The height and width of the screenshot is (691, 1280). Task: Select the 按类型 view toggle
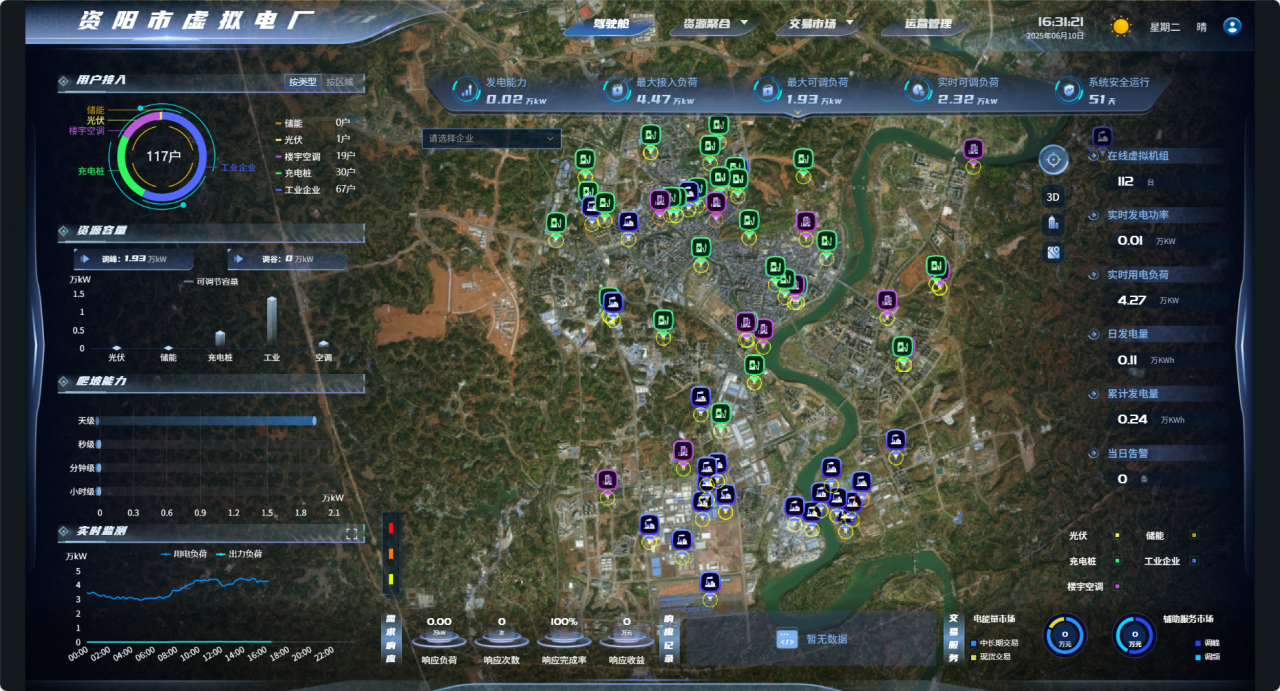pyautogui.click(x=302, y=82)
